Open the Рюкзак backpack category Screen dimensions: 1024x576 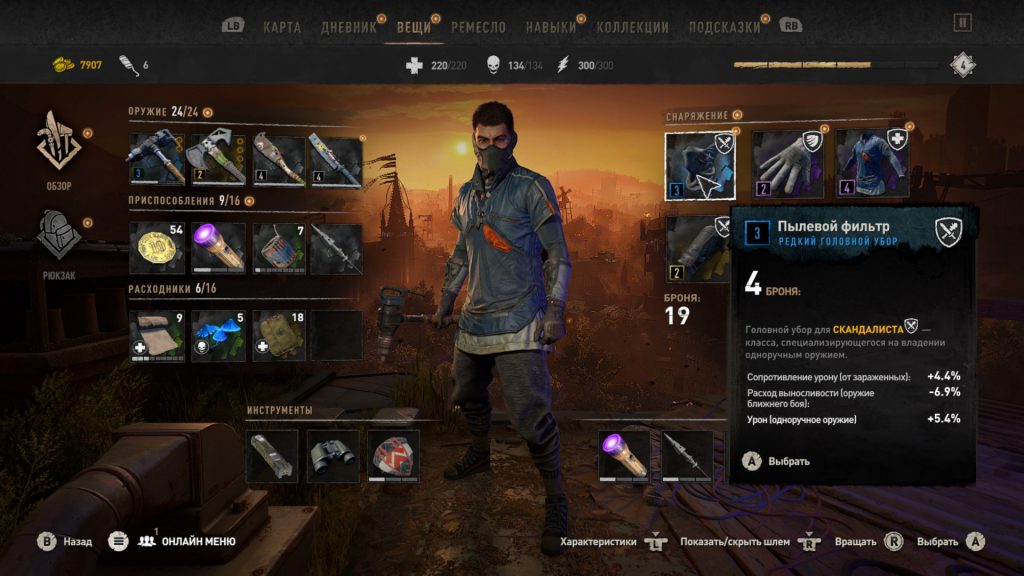[58, 240]
